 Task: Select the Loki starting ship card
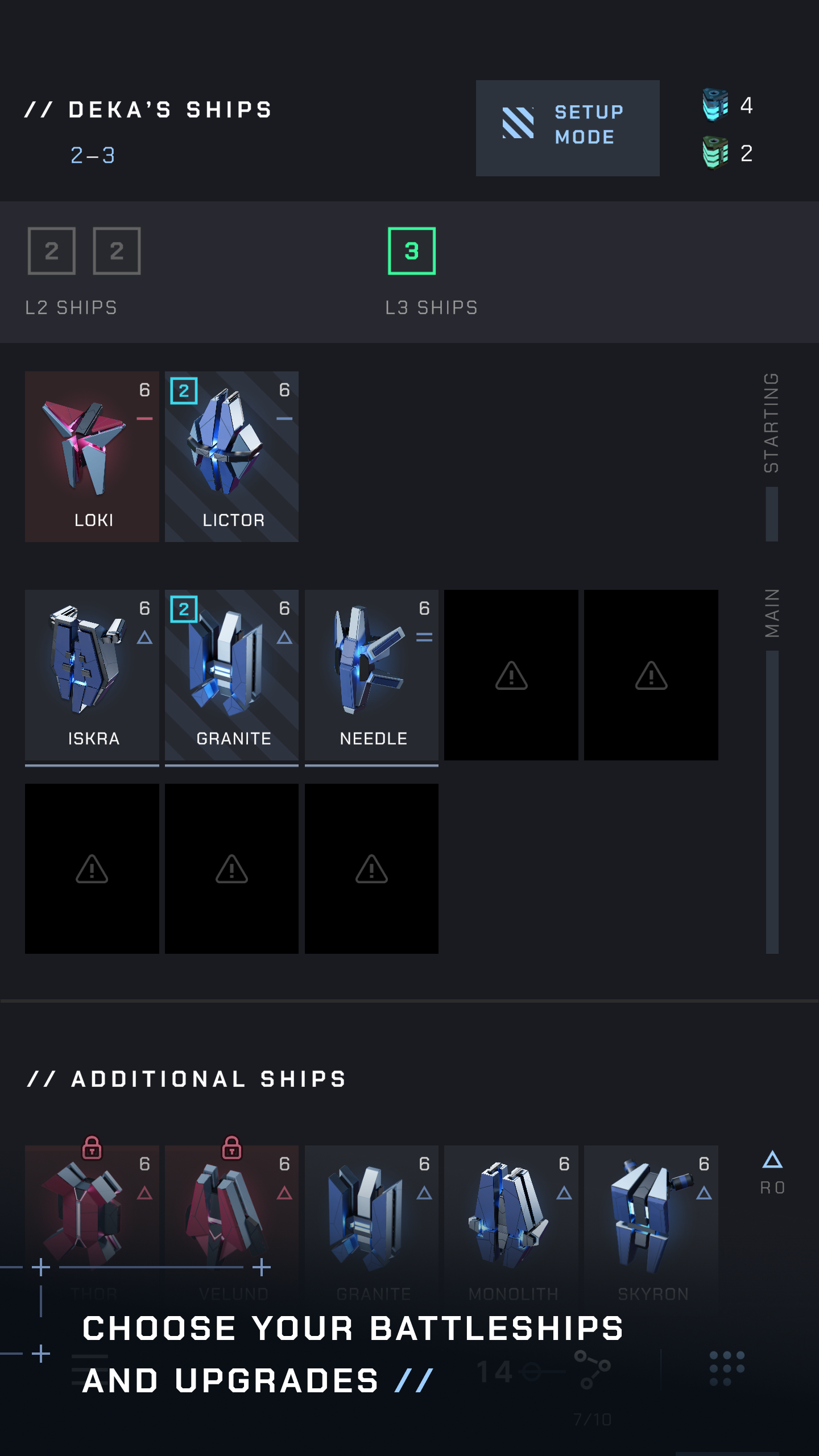pos(92,456)
